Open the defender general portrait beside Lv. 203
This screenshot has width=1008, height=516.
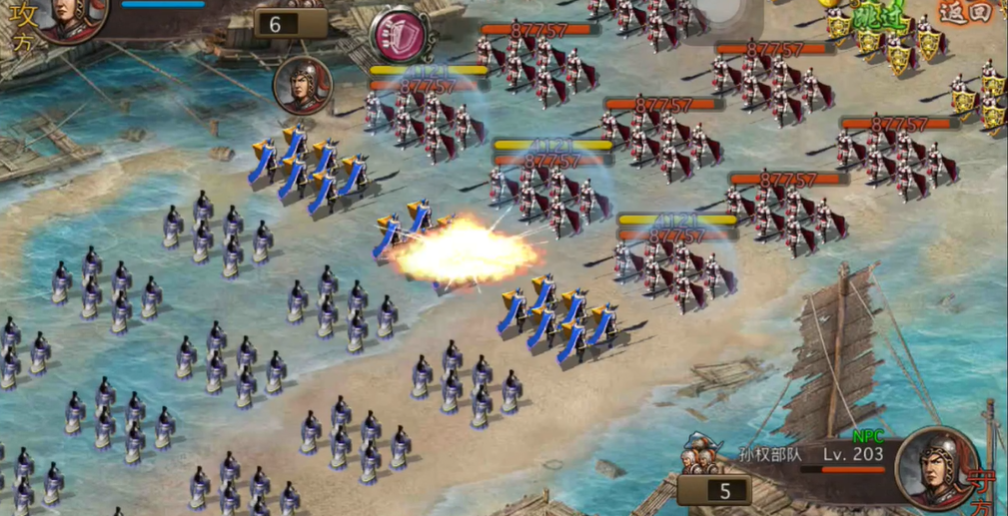coord(935,468)
